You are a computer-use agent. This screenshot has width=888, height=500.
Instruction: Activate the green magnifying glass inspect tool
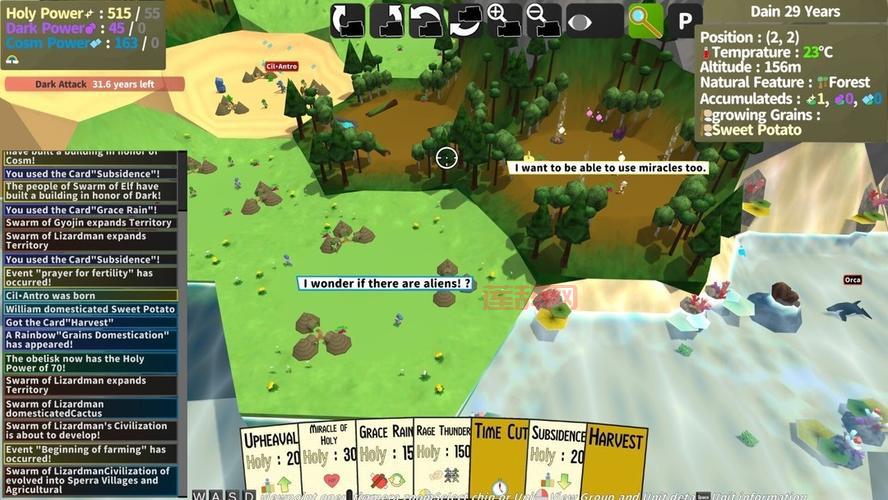pyautogui.click(x=646, y=21)
